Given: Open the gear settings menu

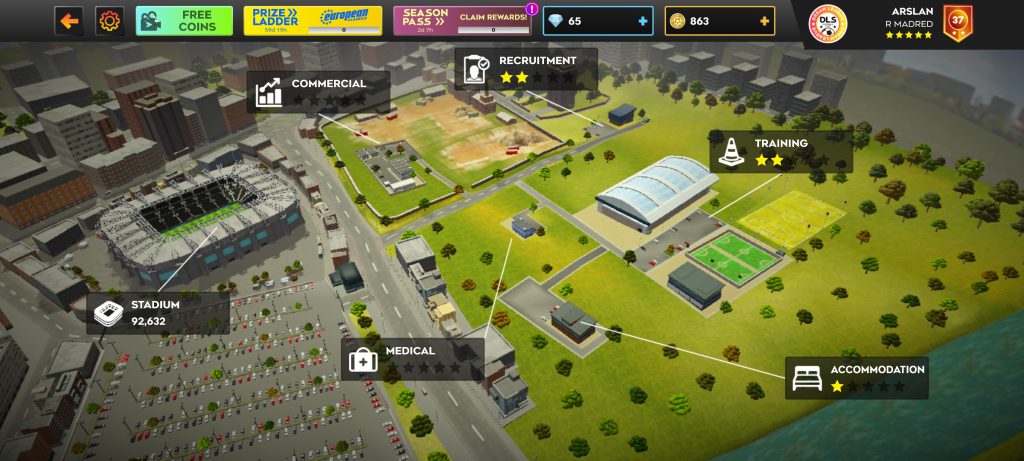Looking at the screenshot, I should click(x=108, y=20).
